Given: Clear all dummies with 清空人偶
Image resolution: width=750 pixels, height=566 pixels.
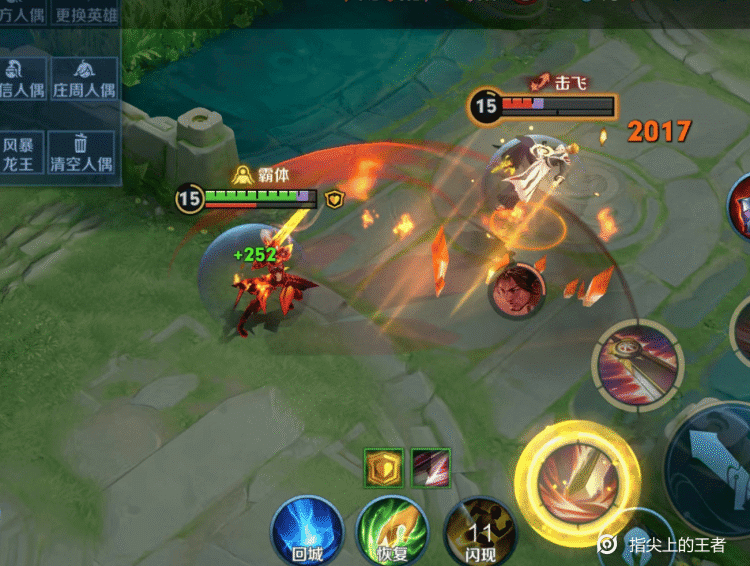Looking at the screenshot, I should coord(85,154).
